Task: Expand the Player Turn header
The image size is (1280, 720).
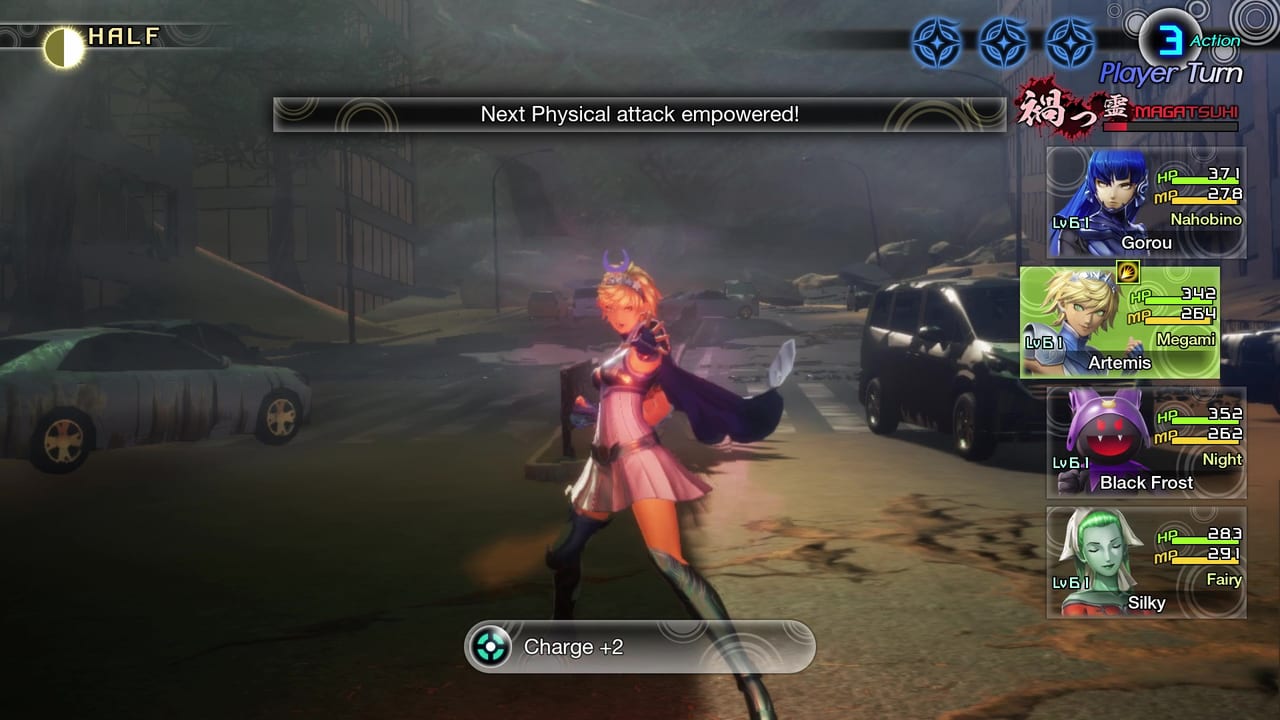Action: pyautogui.click(x=1168, y=73)
